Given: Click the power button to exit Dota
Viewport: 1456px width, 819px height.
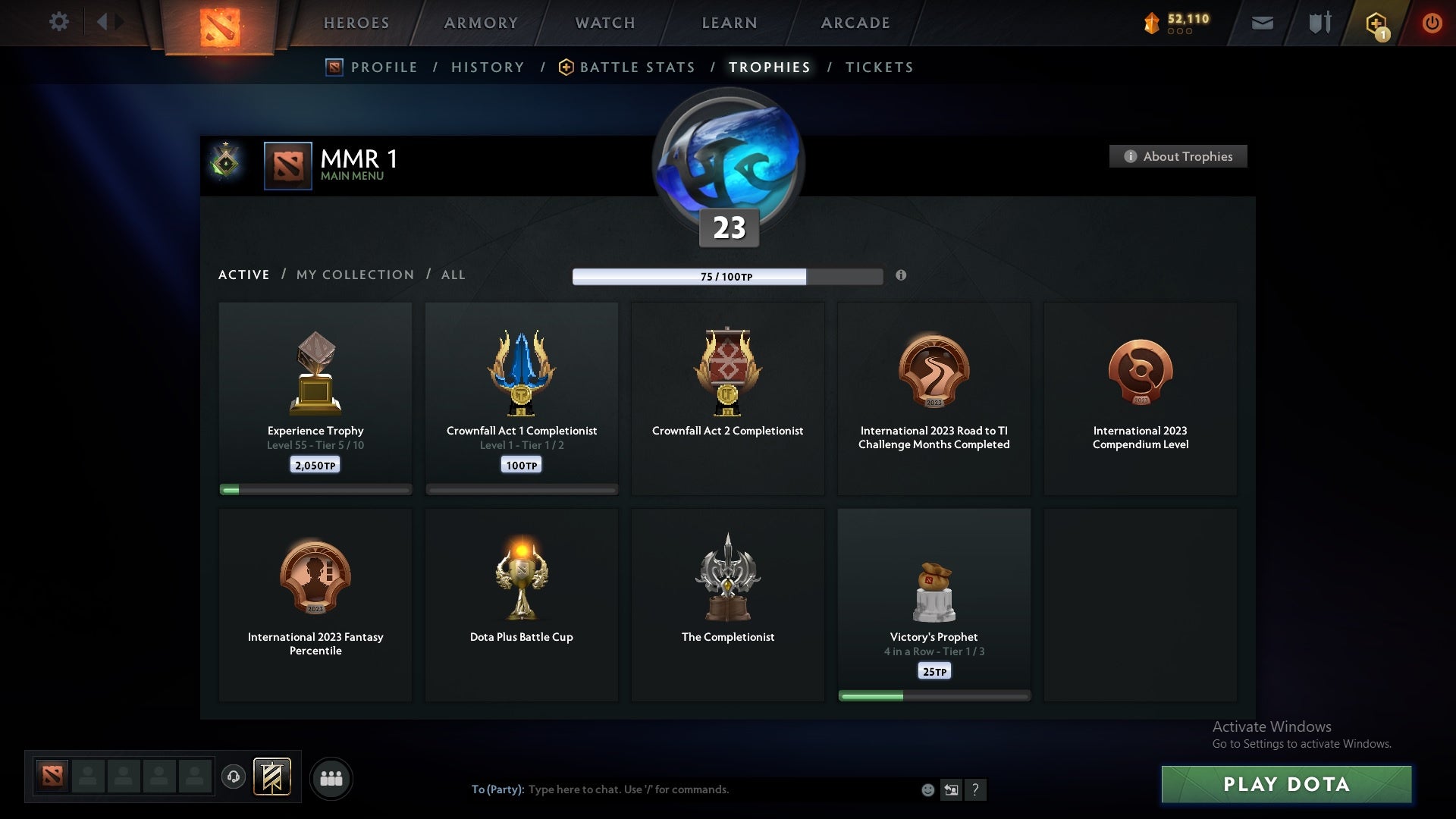Looking at the screenshot, I should [1432, 23].
